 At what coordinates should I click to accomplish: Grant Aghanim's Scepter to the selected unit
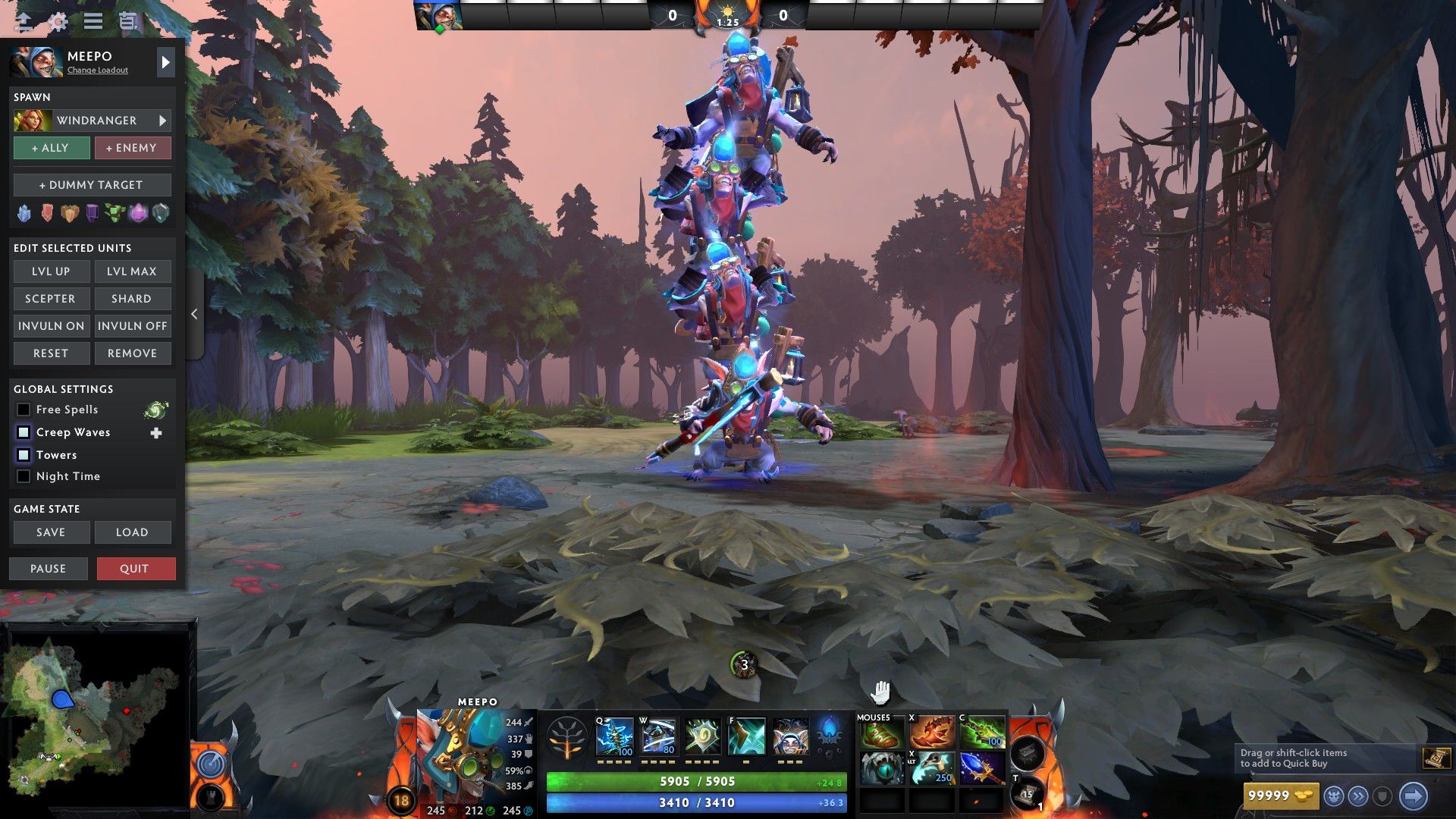coord(51,299)
